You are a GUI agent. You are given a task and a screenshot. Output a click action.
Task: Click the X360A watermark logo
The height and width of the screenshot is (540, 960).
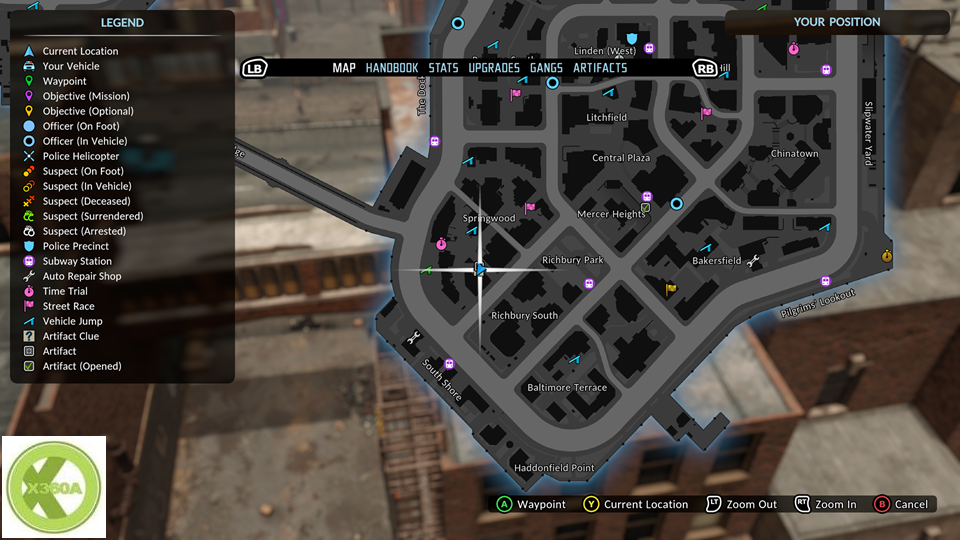click(53, 488)
